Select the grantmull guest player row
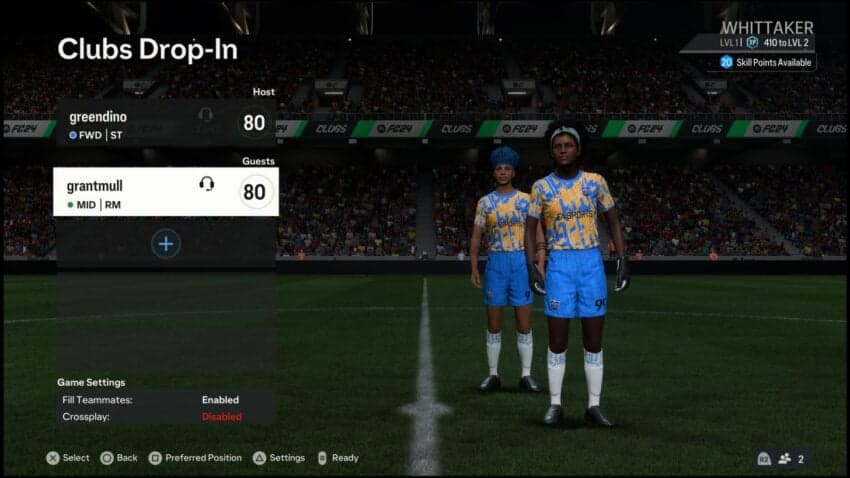The image size is (850, 478). 165,191
